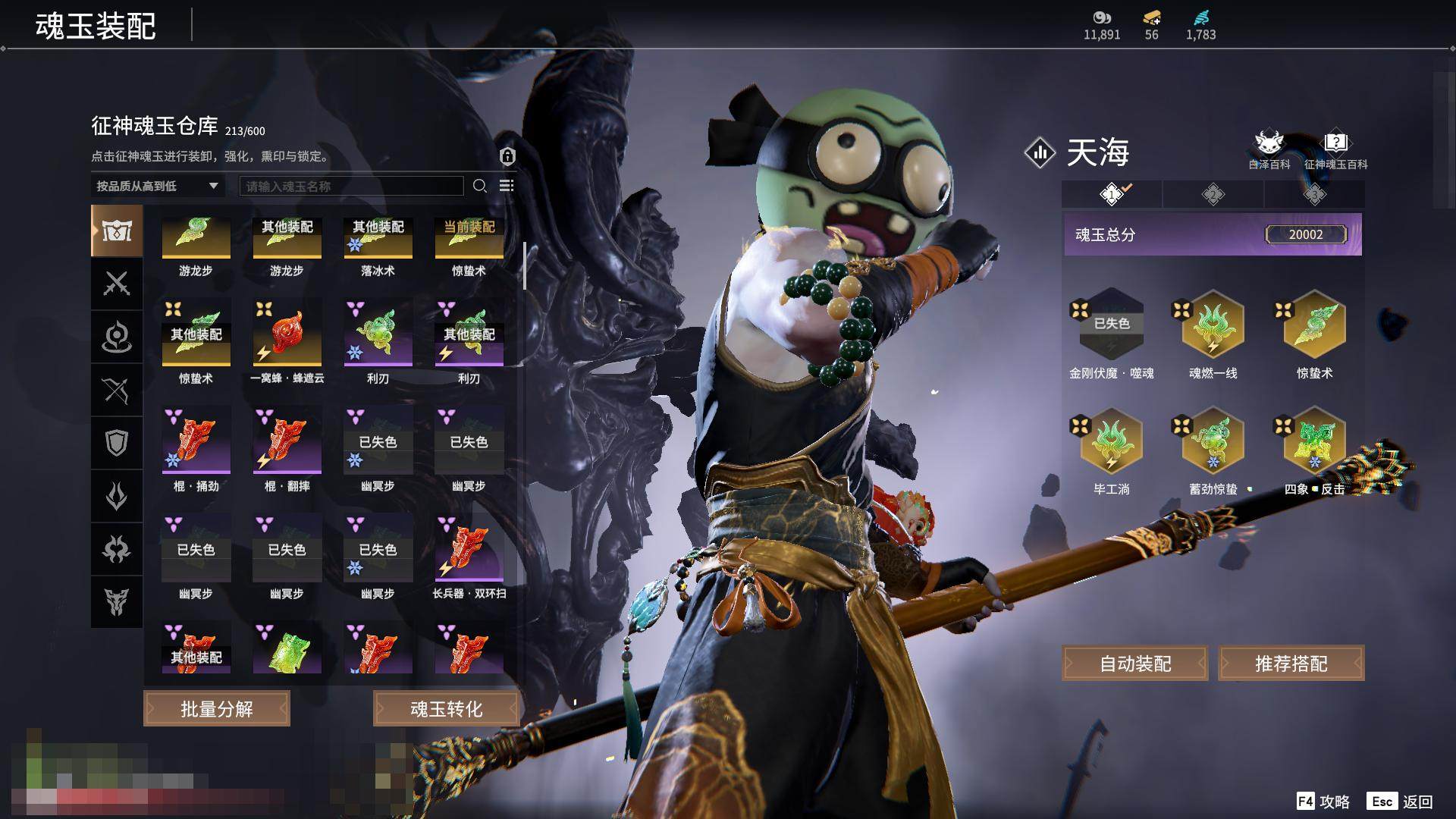Screen dimensions: 1456x819
Task: Select equipped 四象·反击 slot
Action: pyautogui.click(x=1314, y=442)
